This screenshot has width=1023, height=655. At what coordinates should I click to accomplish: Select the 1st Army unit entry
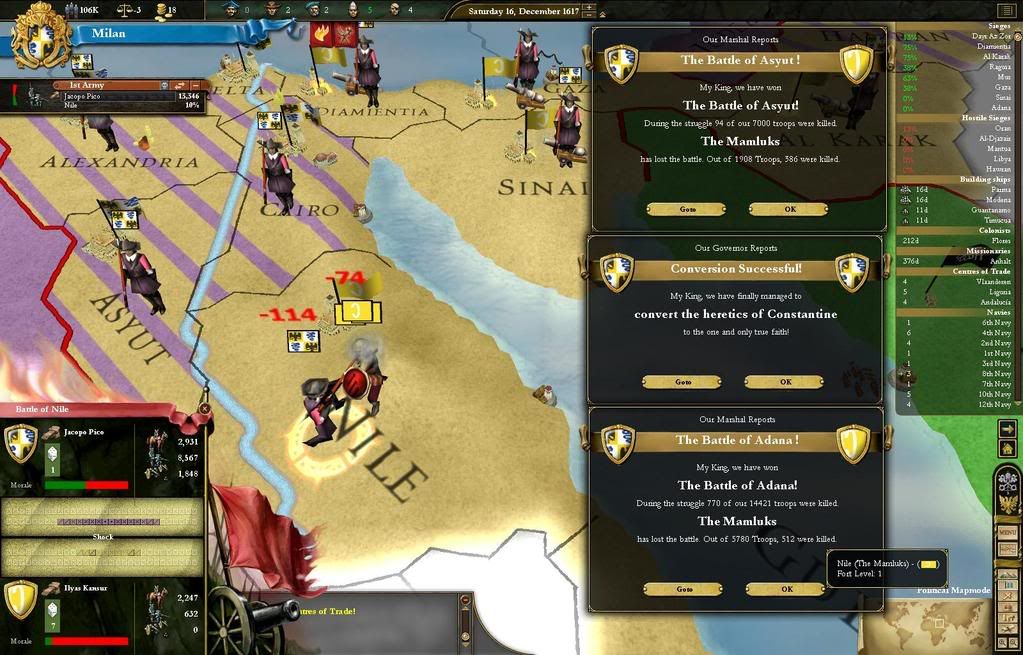[100, 86]
